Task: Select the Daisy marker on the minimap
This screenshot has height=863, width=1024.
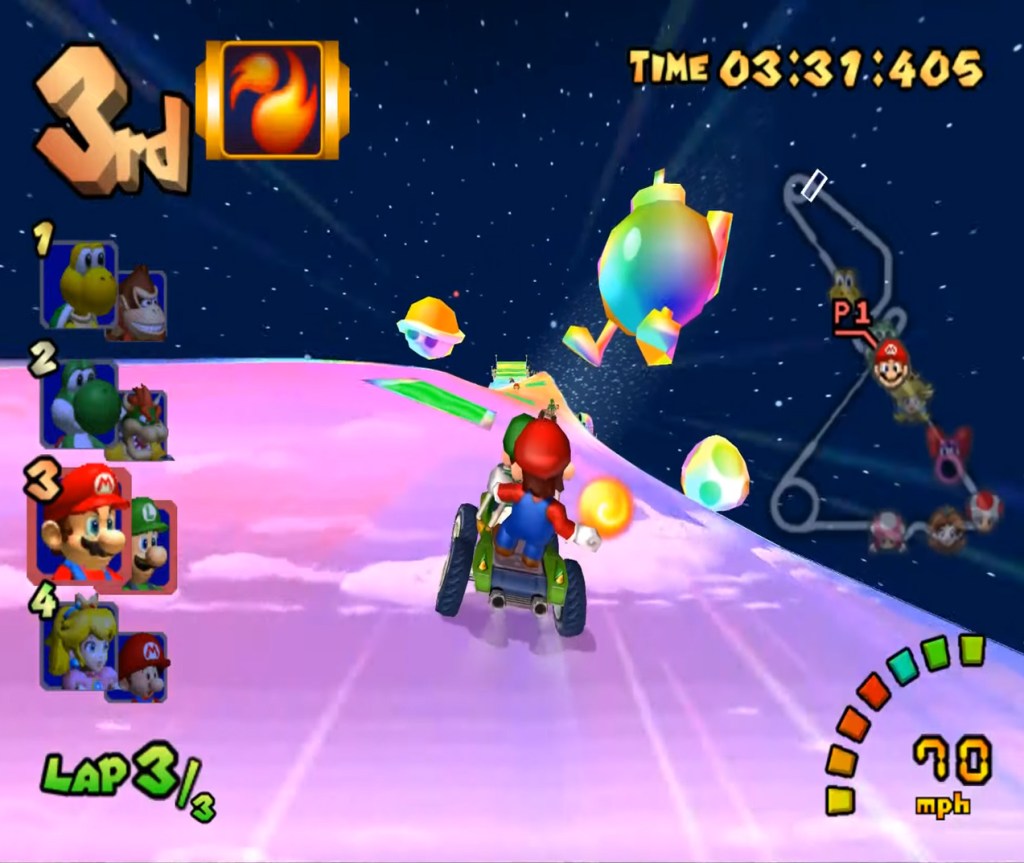Action: point(945,529)
